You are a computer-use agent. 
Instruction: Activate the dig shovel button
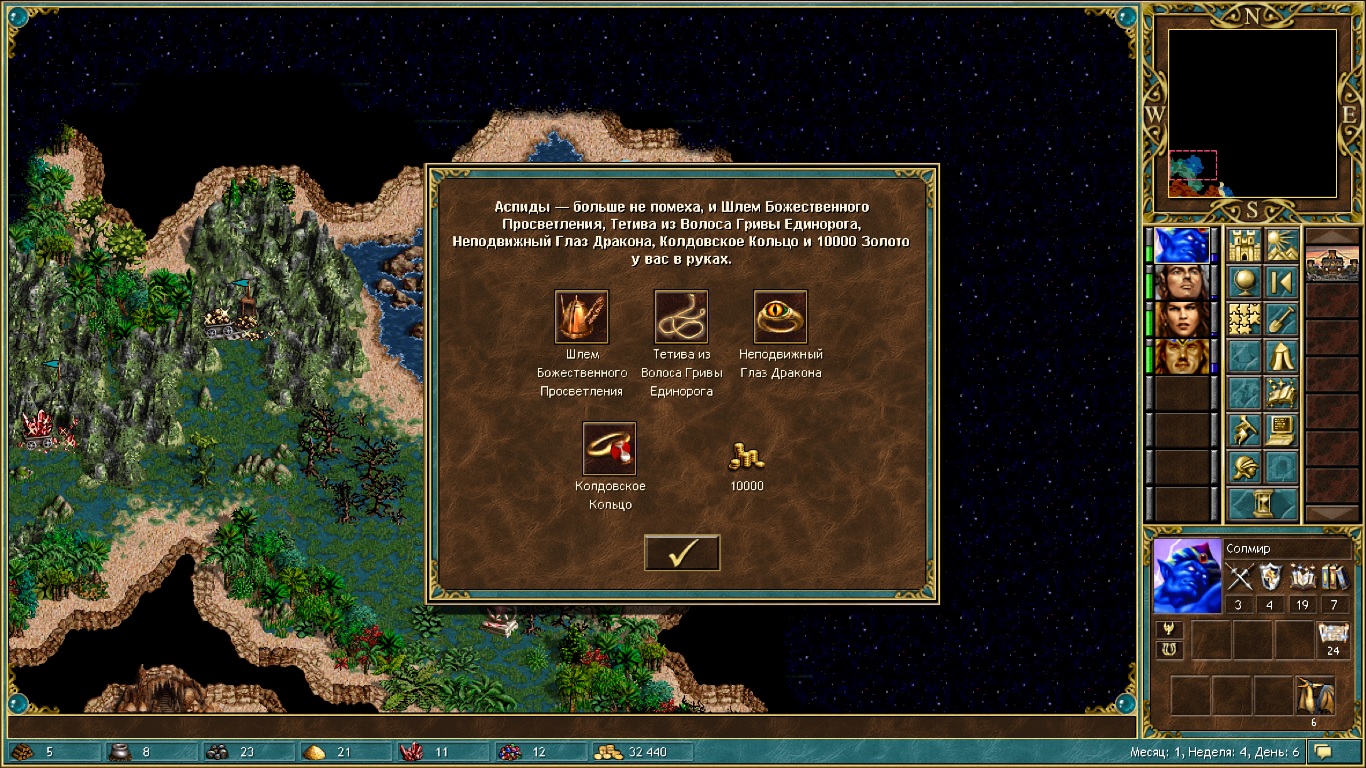[1281, 319]
